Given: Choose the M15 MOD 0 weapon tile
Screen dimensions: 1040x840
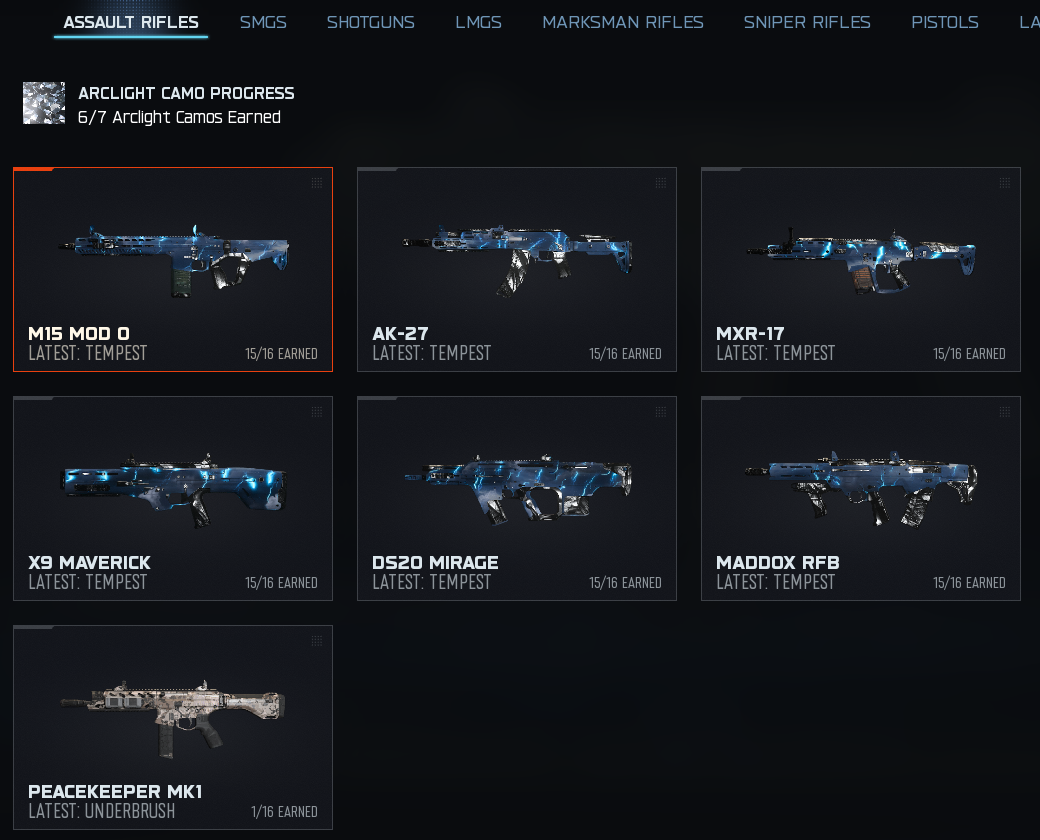Looking at the screenshot, I should pos(173,270).
